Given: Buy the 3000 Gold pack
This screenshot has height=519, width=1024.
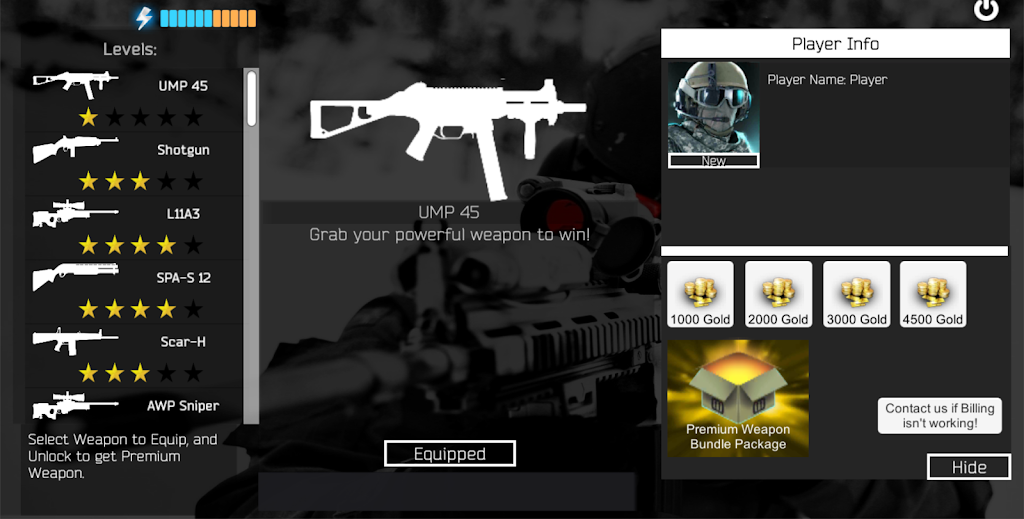Looking at the screenshot, I should click(856, 295).
